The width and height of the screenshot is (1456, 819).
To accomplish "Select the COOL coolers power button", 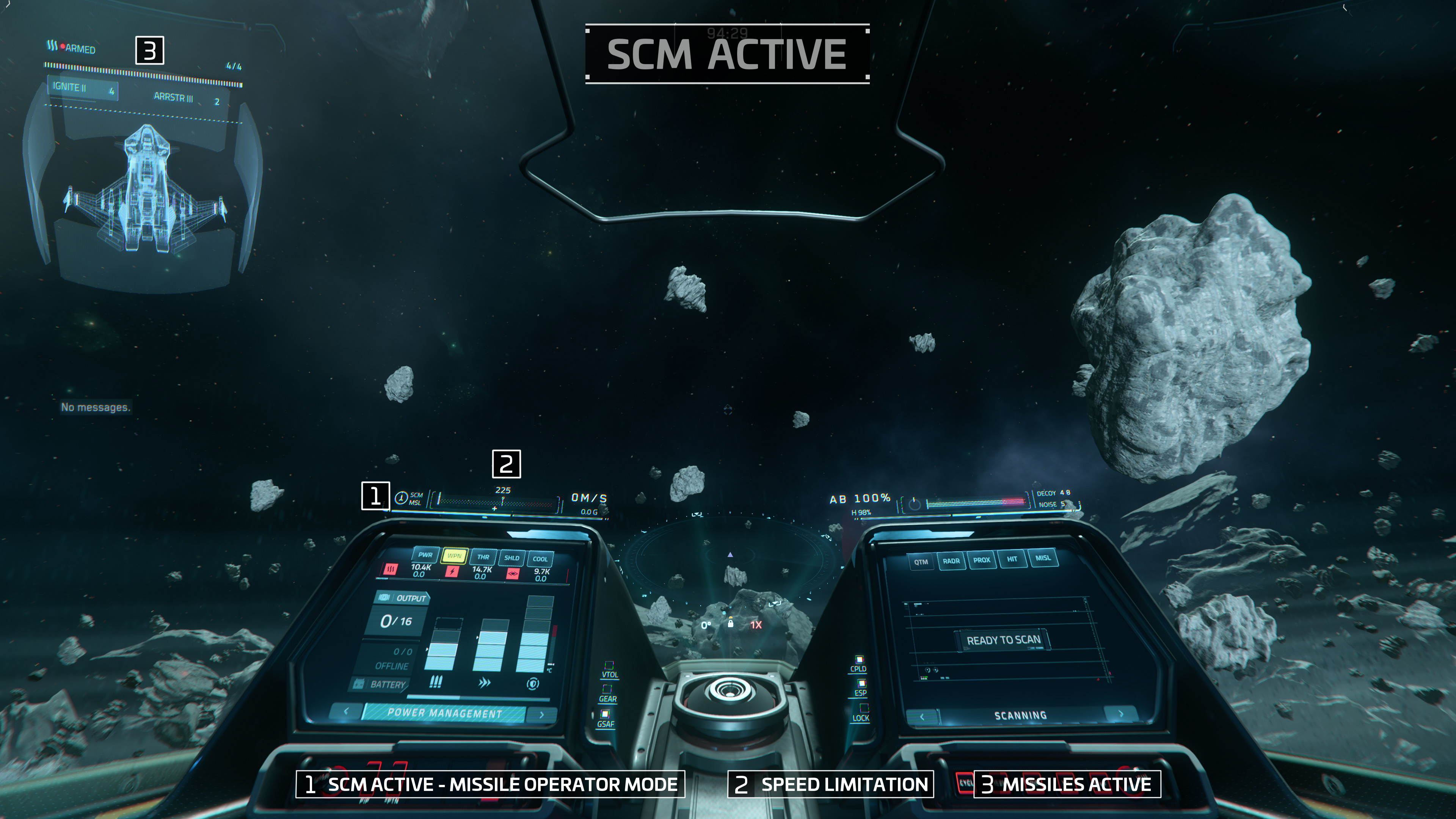I will (540, 559).
